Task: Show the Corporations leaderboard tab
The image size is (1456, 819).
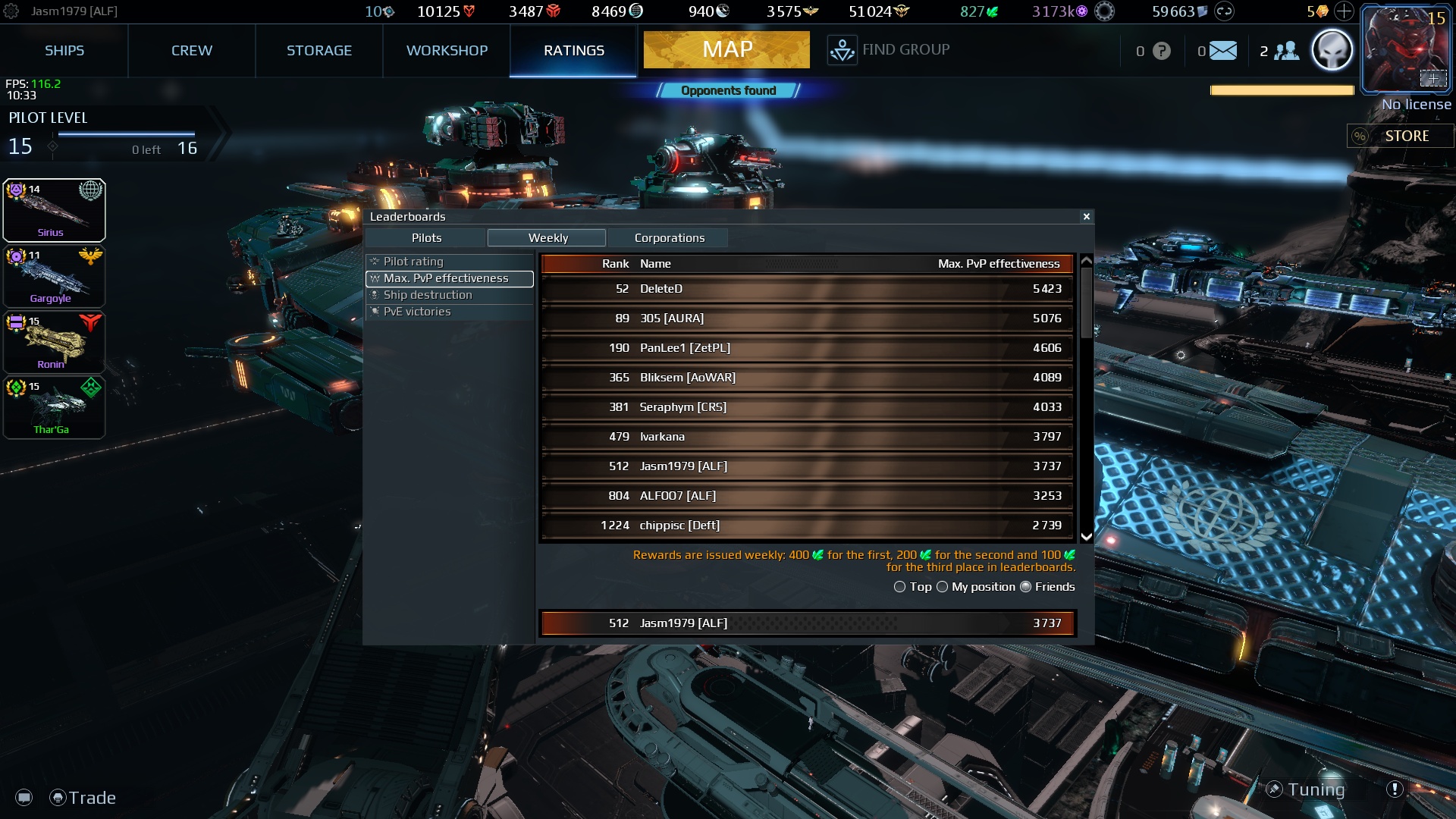Action: pos(669,238)
